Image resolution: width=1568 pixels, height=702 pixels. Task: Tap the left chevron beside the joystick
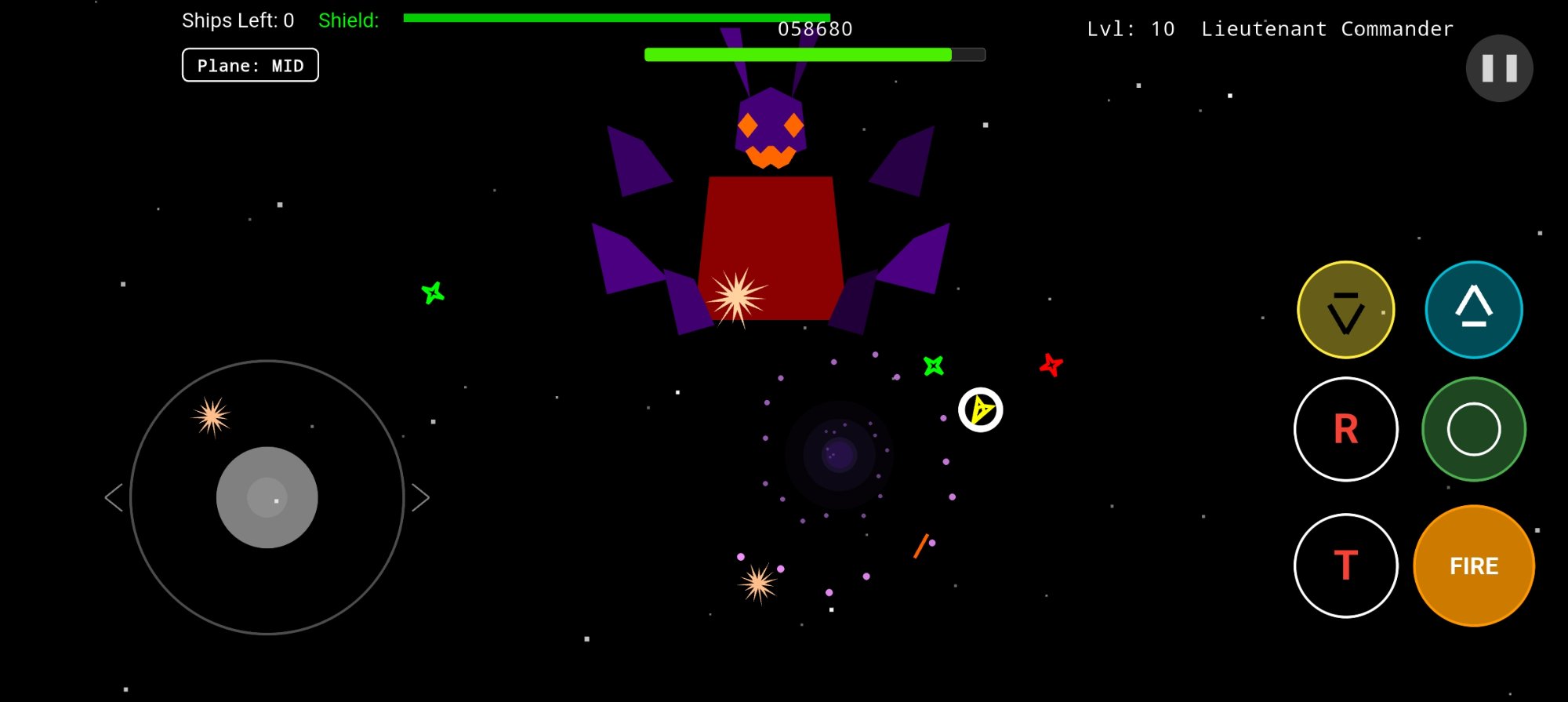tap(113, 497)
